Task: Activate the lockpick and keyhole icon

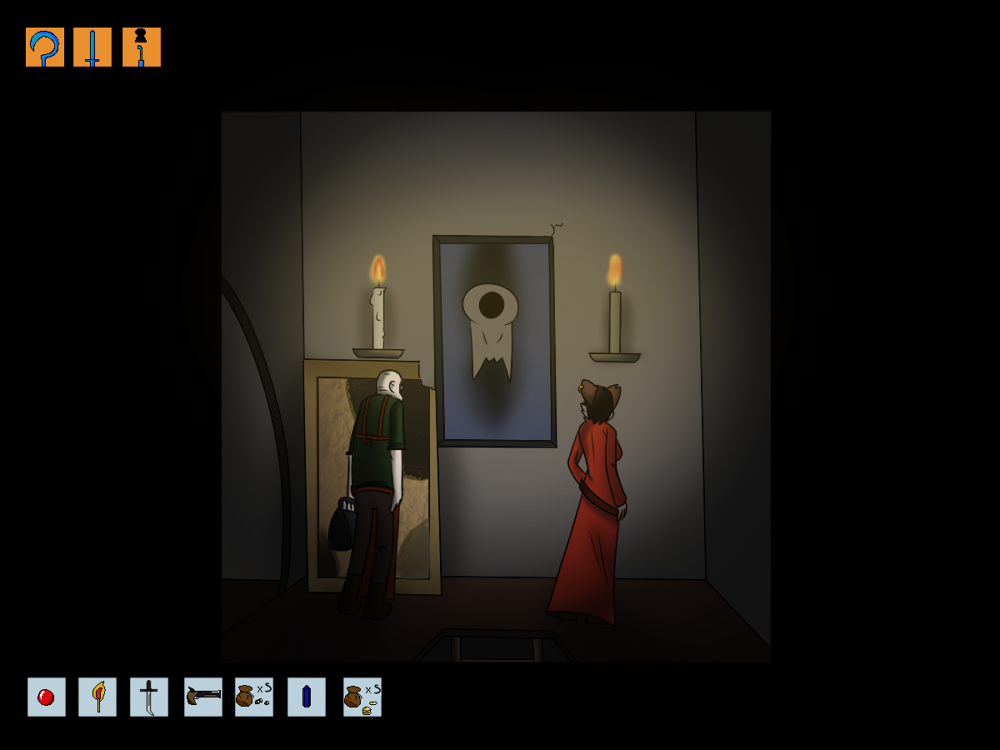Action: click(x=141, y=47)
